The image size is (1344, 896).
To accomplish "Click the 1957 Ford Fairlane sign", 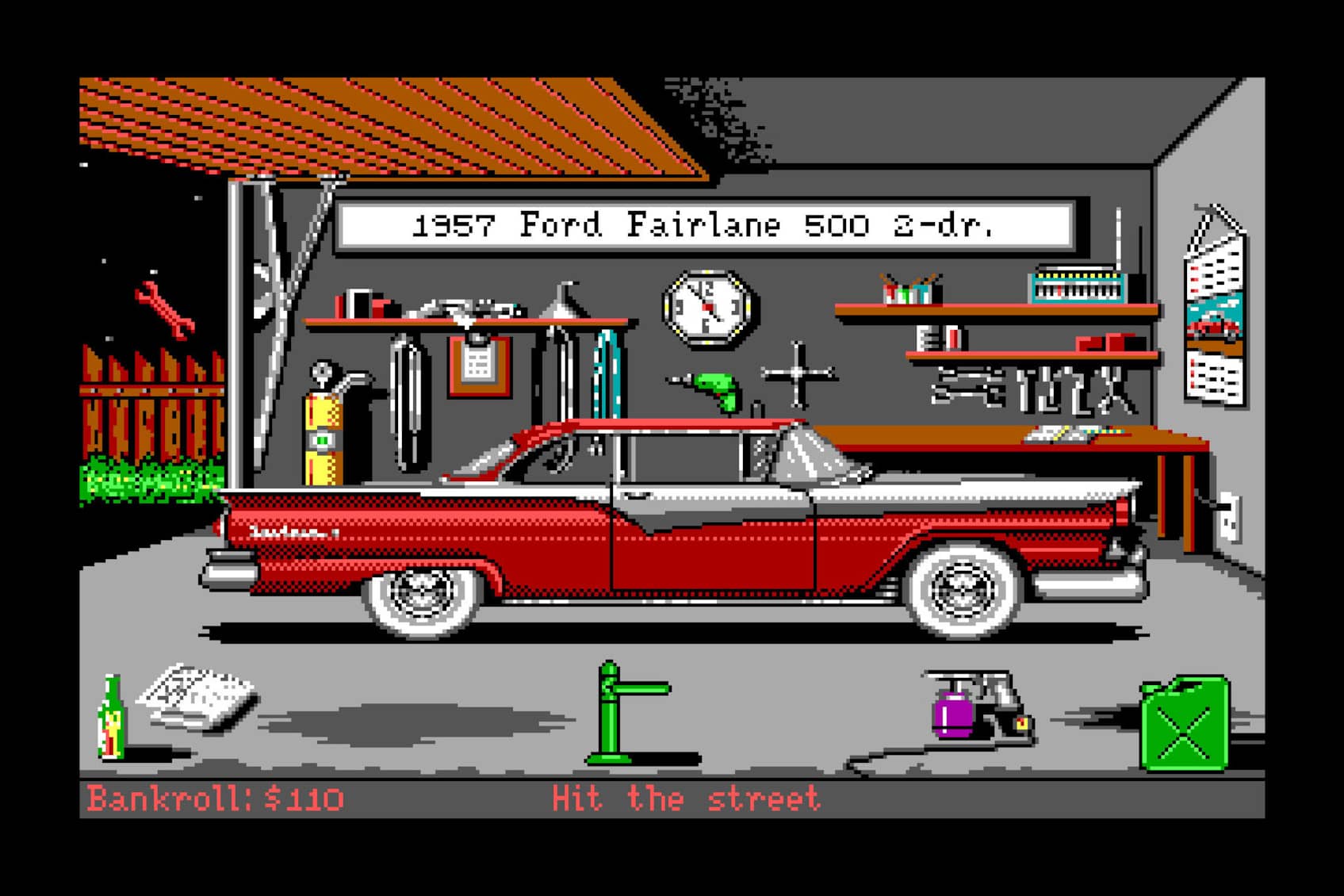I will pyautogui.click(x=706, y=224).
